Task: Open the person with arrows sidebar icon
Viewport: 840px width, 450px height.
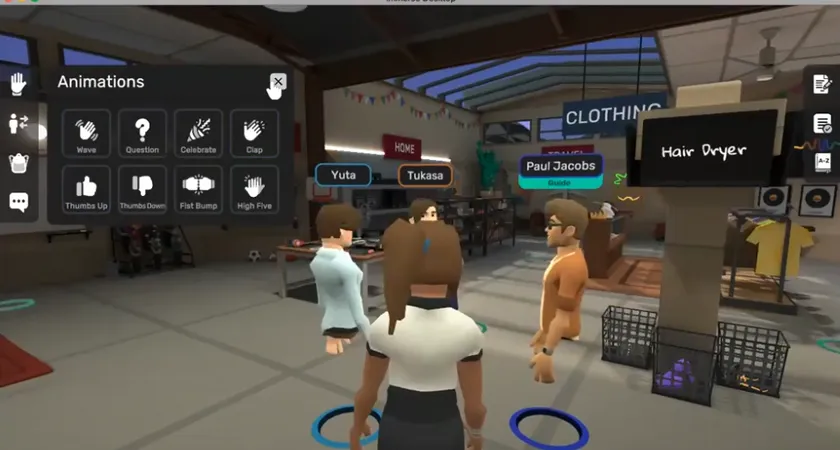Action: pos(18,123)
